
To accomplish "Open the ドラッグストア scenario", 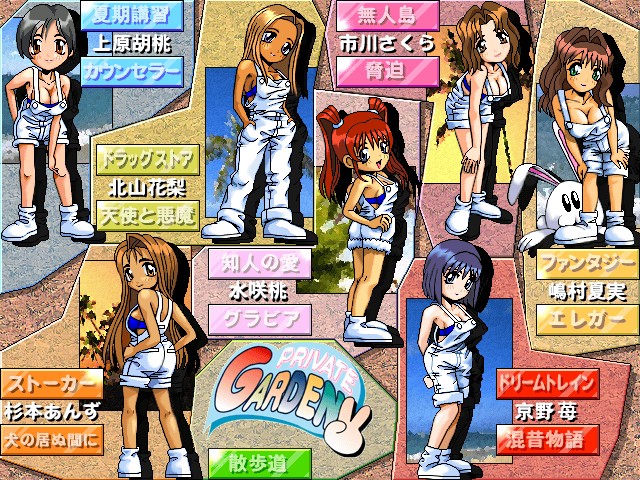I will [x=146, y=159].
